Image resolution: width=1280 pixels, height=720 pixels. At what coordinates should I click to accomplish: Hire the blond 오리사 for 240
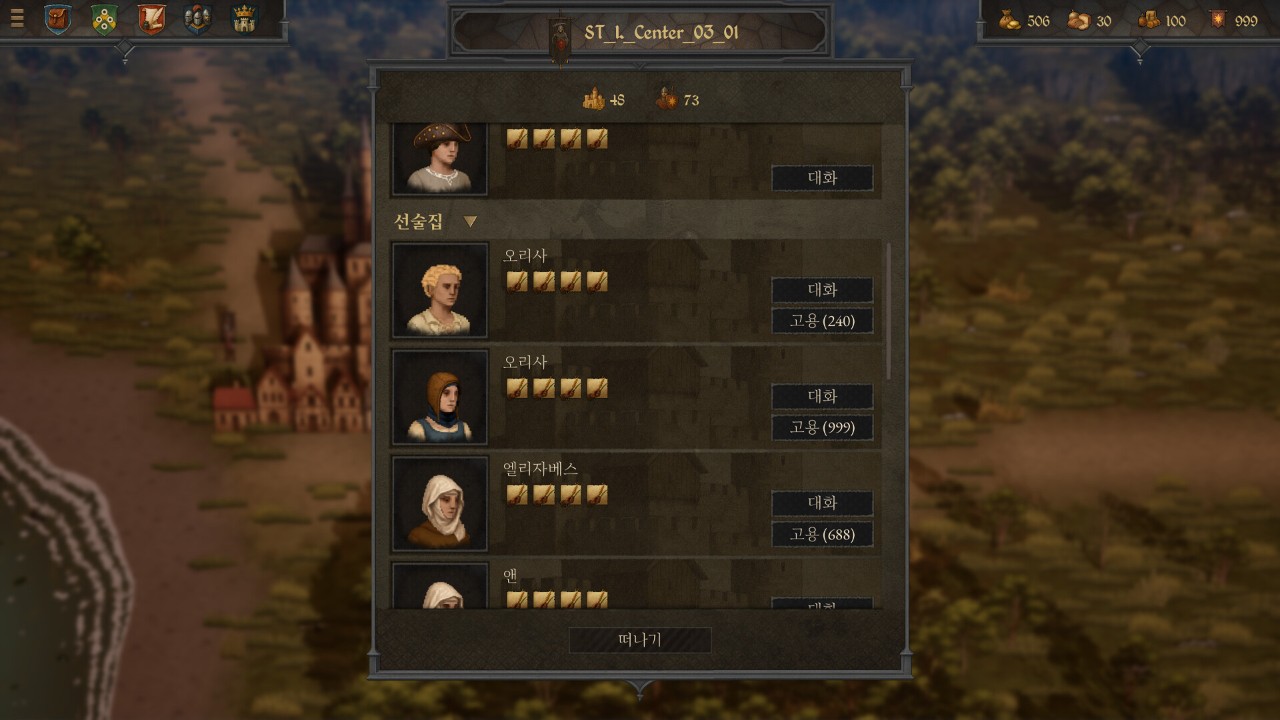[822, 321]
